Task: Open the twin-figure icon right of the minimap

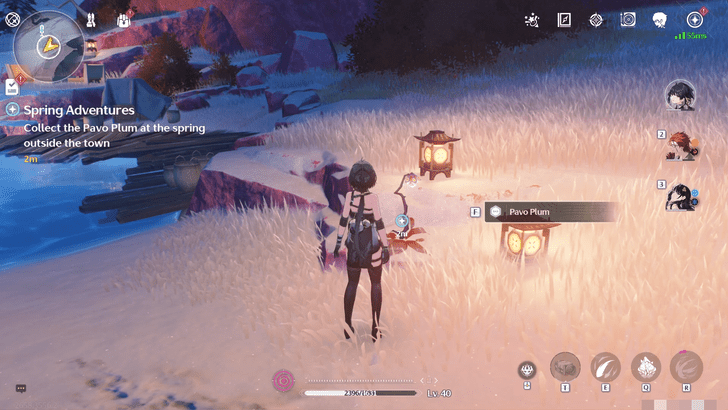Action: pyautogui.click(x=90, y=19)
